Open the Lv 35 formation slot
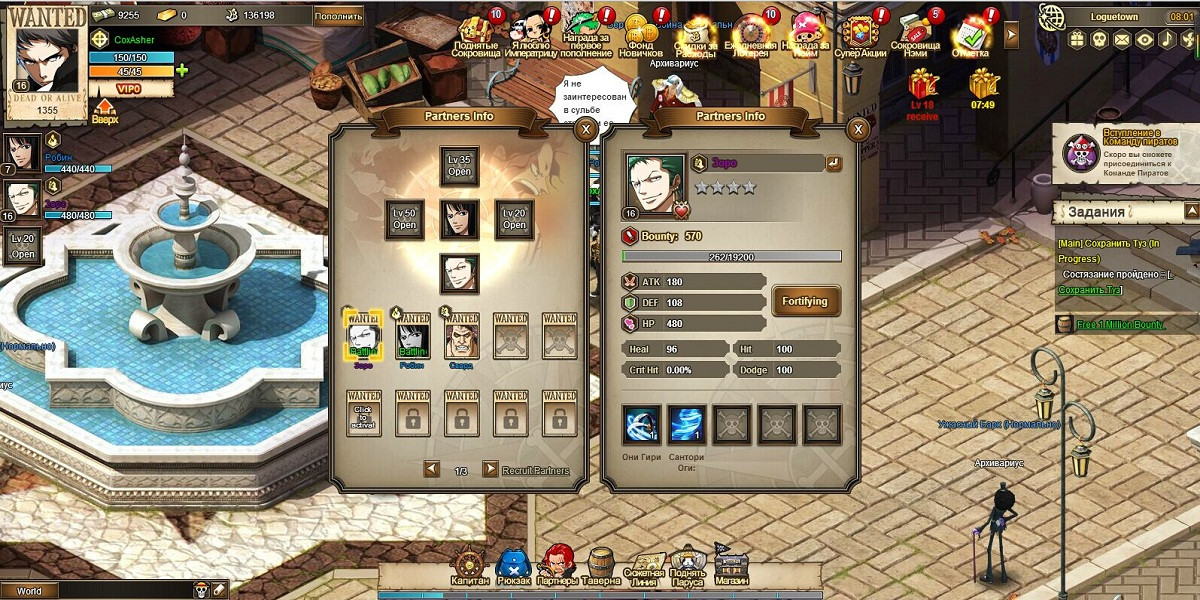 click(x=460, y=166)
